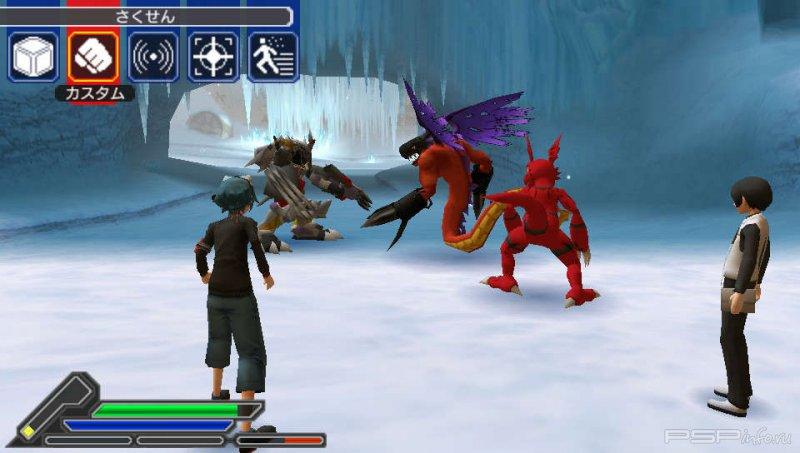
Task: Choose the fist カスタム tactic icon
Action: [93, 56]
